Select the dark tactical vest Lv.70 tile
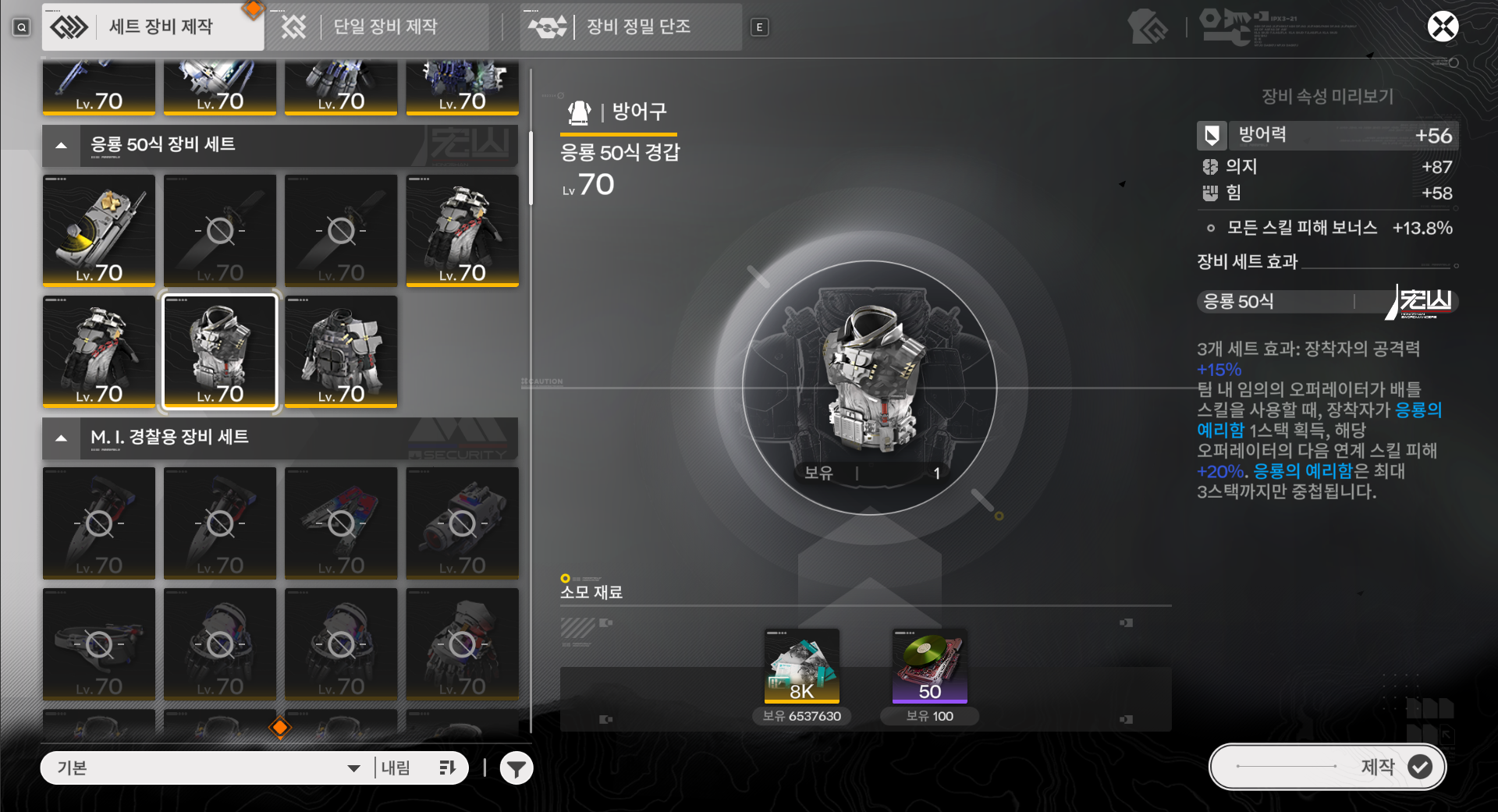The height and width of the screenshot is (812, 1498). [x=341, y=352]
